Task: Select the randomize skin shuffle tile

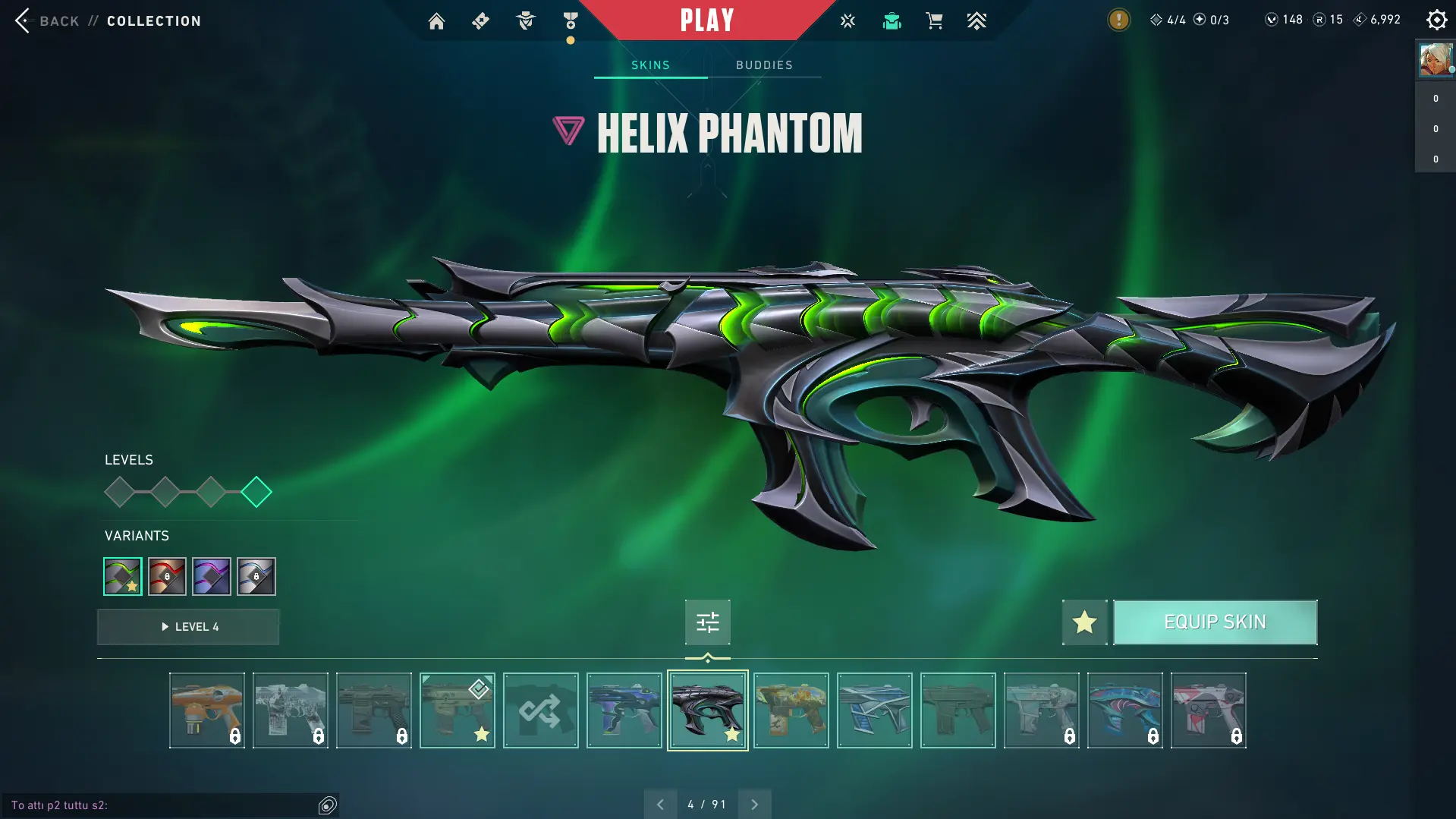Action: (540, 710)
